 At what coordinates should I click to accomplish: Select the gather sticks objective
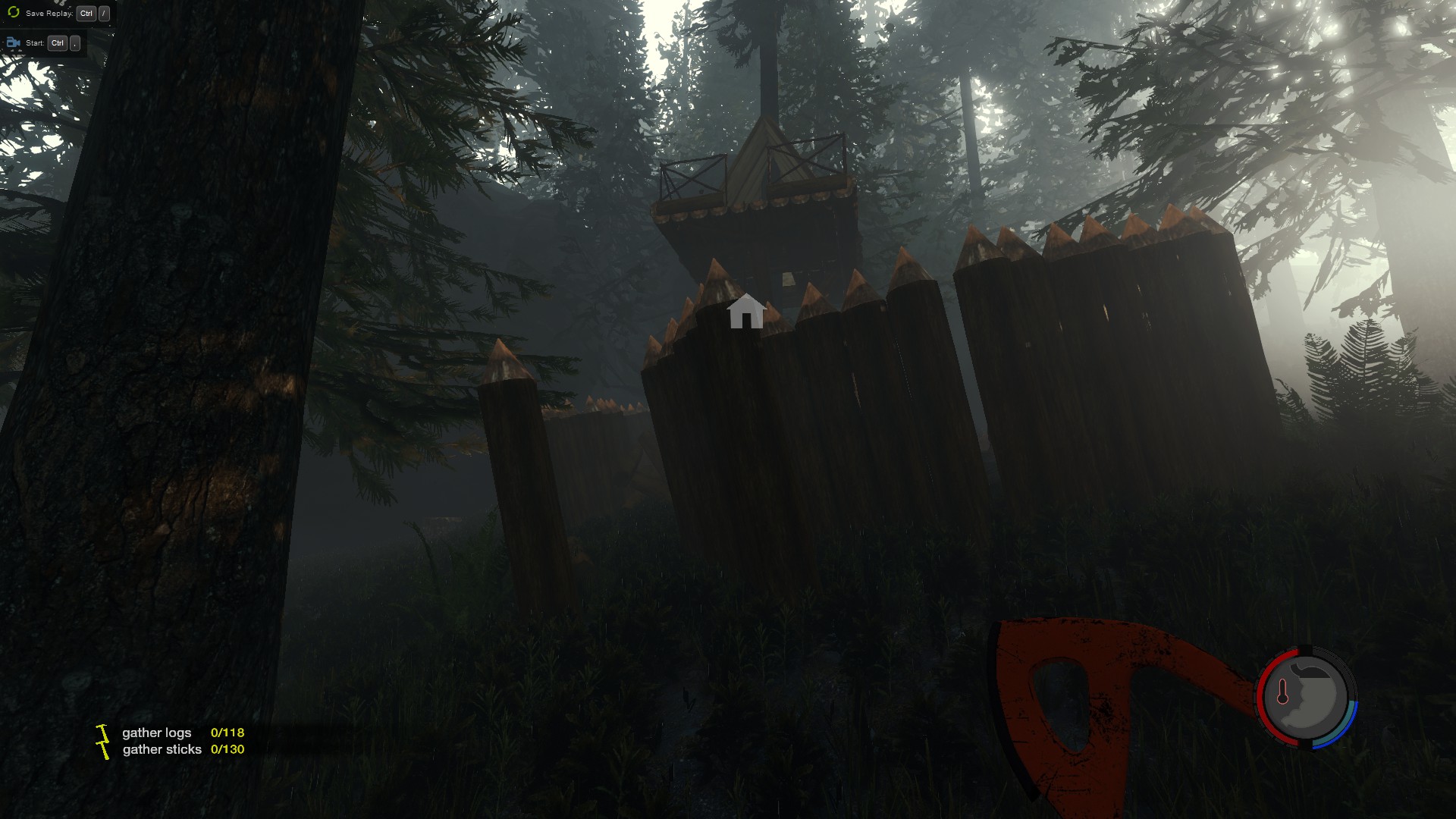(x=162, y=749)
